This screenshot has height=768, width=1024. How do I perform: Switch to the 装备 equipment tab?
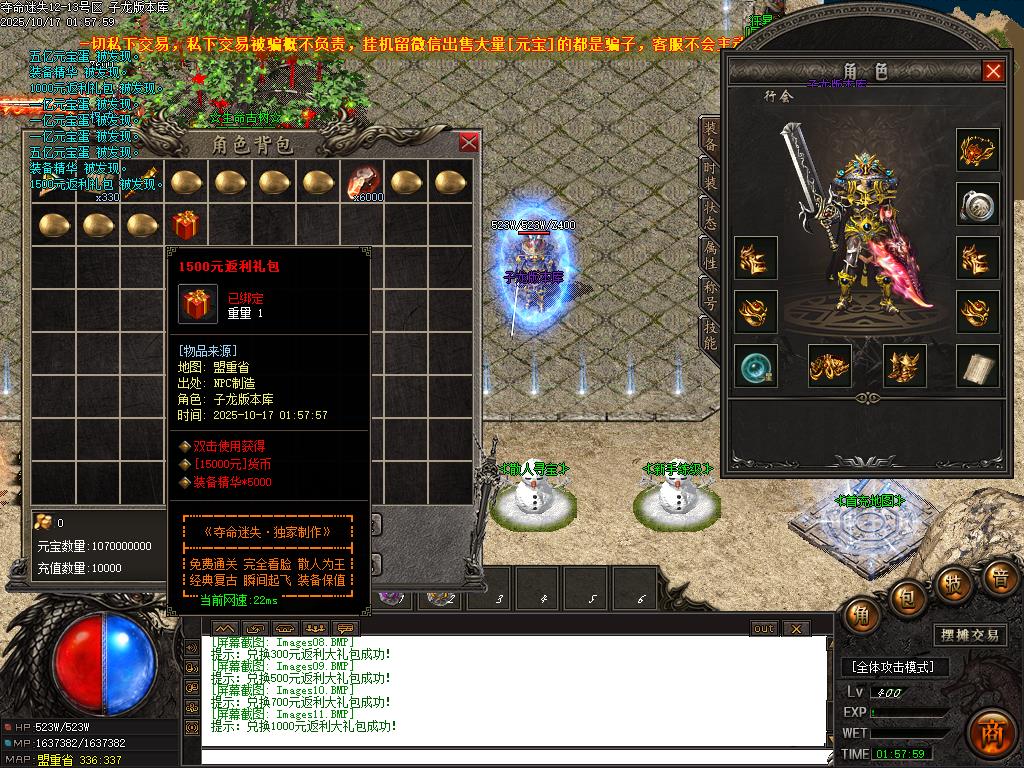click(x=709, y=136)
